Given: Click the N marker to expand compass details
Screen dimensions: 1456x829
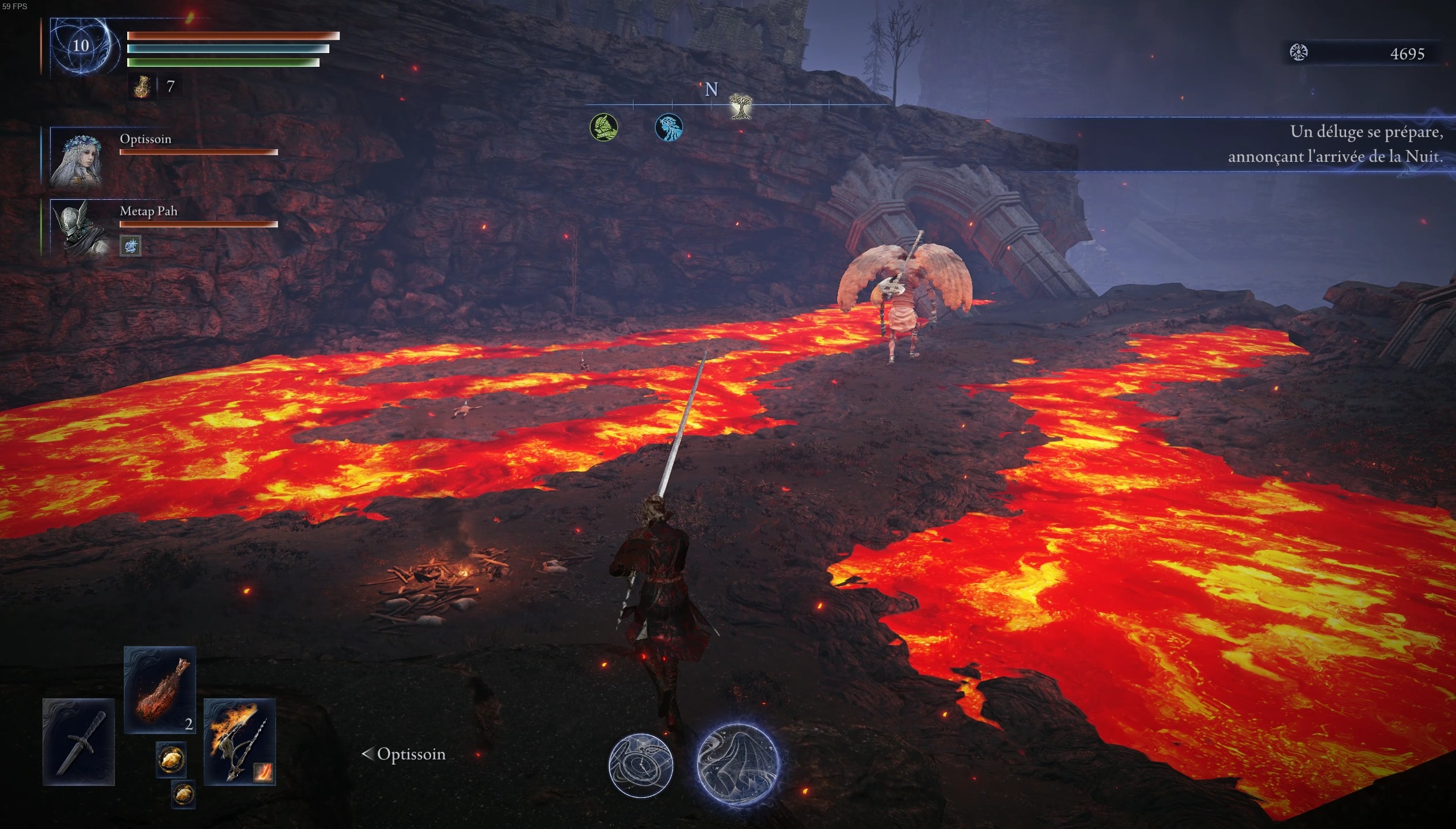Looking at the screenshot, I should pyautogui.click(x=711, y=90).
